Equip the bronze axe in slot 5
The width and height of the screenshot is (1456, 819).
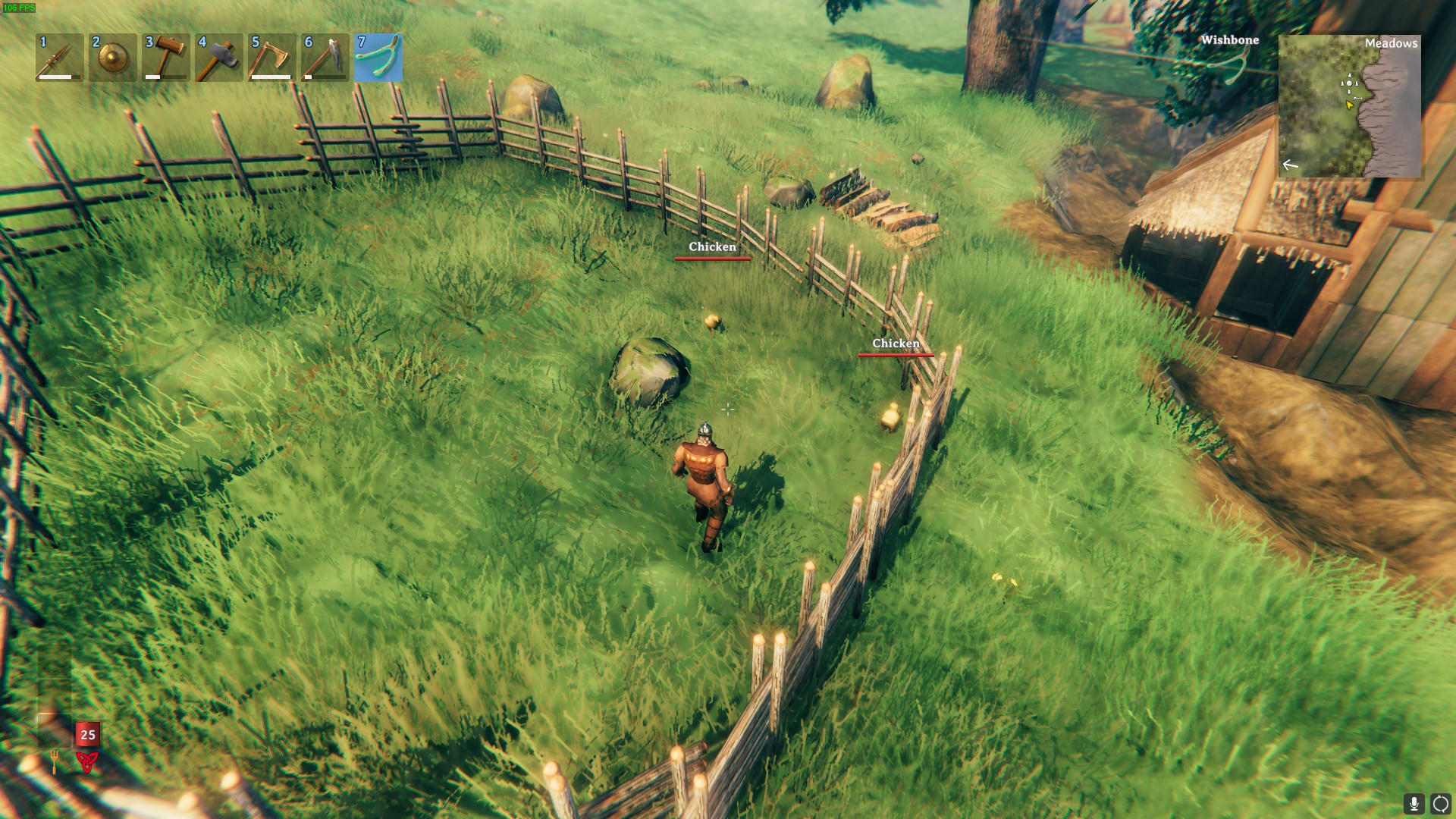(x=273, y=58)
